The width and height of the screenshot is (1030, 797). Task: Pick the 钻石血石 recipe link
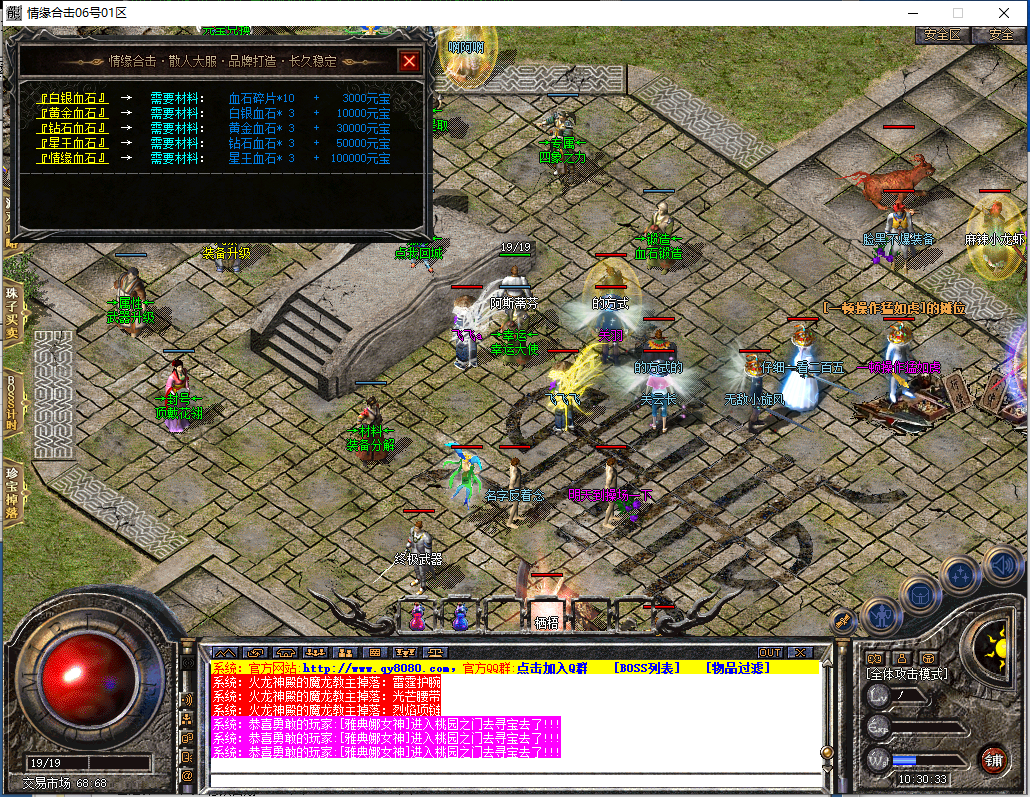[x=73, y=128]
